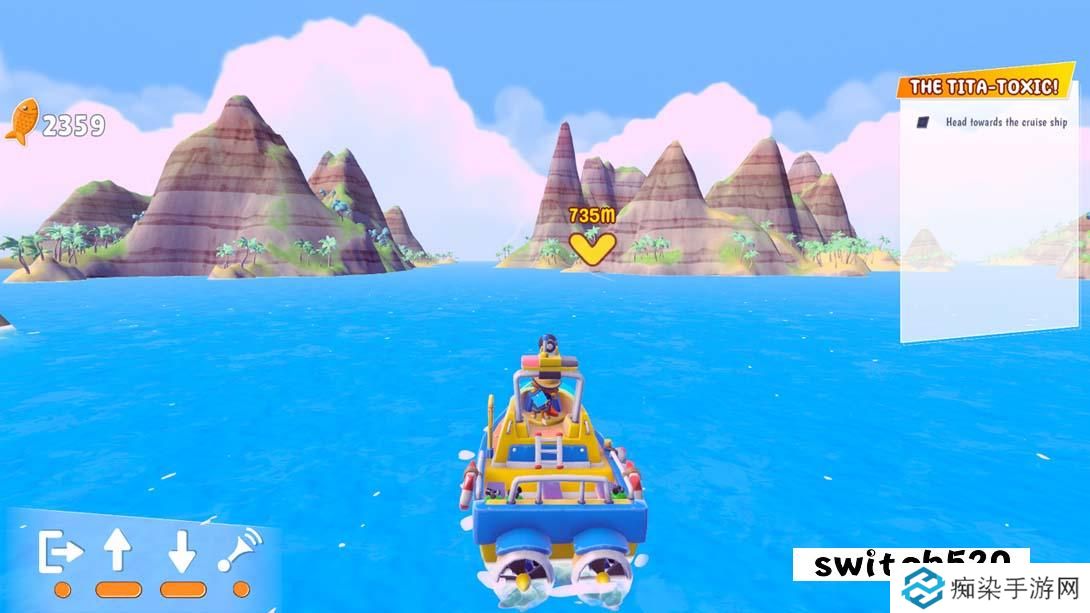
Task: Choose the down arrow reverse icon
Action: tap(181, 551)
